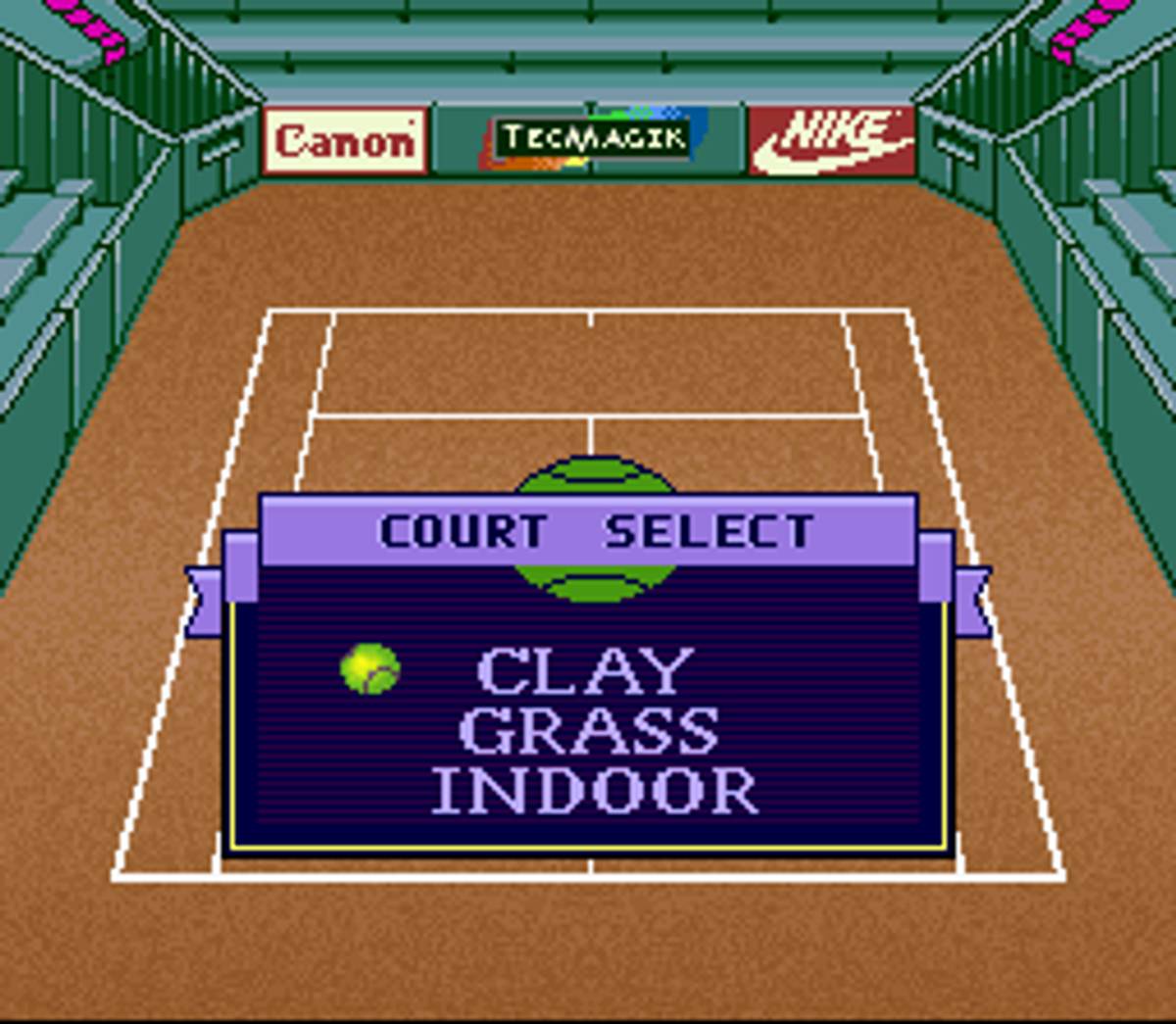Pick the INDOOR court option

[x=595, y=791]
